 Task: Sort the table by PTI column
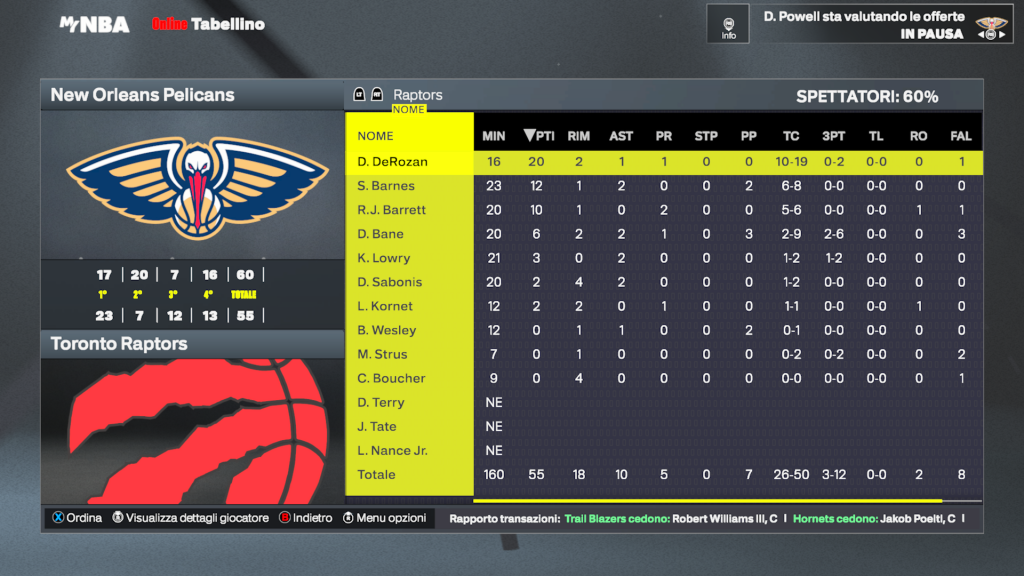(x=539, y=136)
